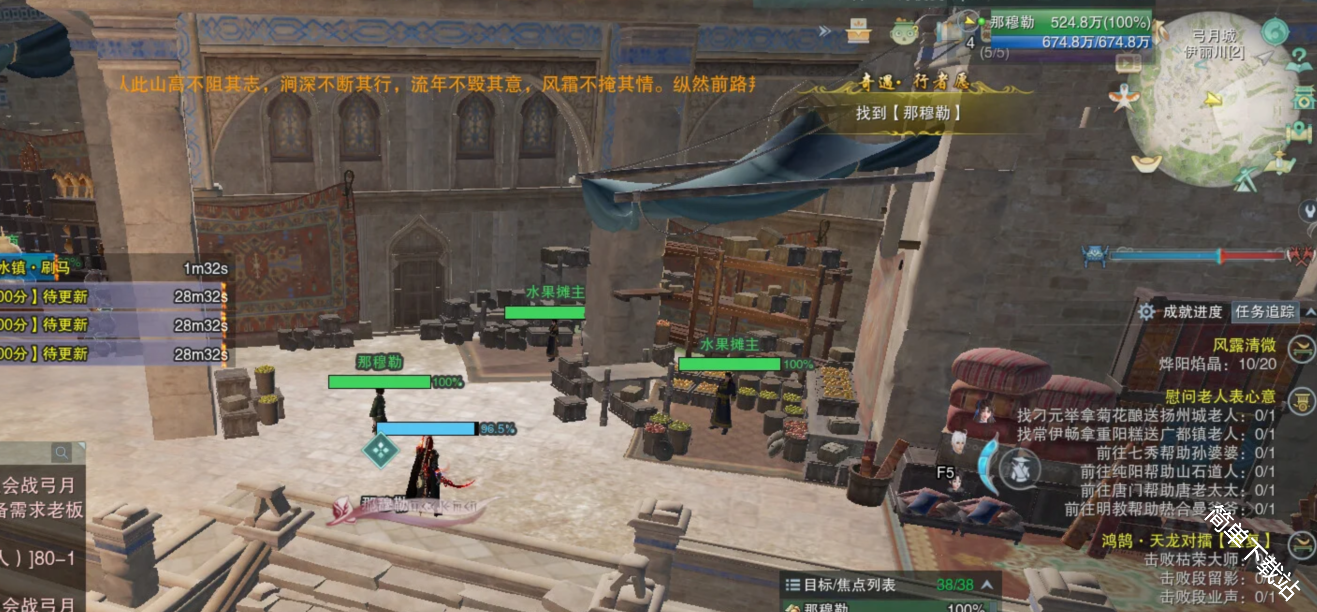Open the quest tracker gear settings
Image resolution: width=1317 pixels, height=612 pixels.
[x=1146, y=312]
